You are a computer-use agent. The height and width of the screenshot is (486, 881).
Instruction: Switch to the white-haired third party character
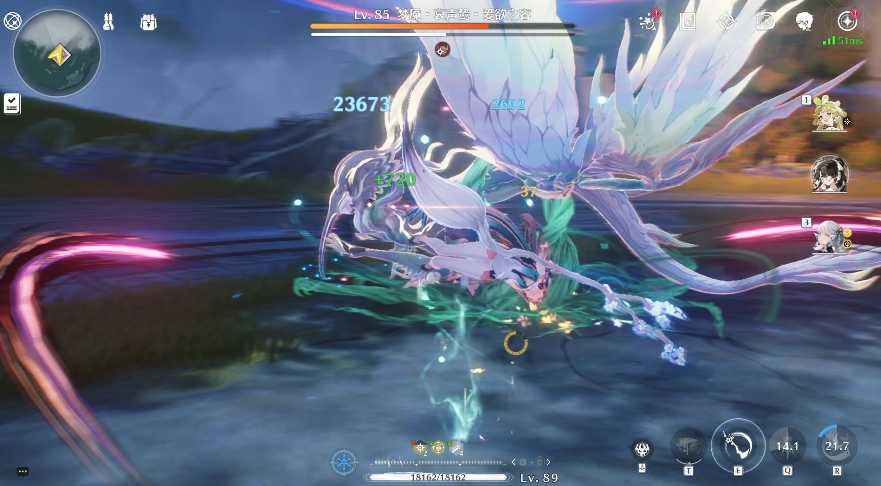point(829,236)
